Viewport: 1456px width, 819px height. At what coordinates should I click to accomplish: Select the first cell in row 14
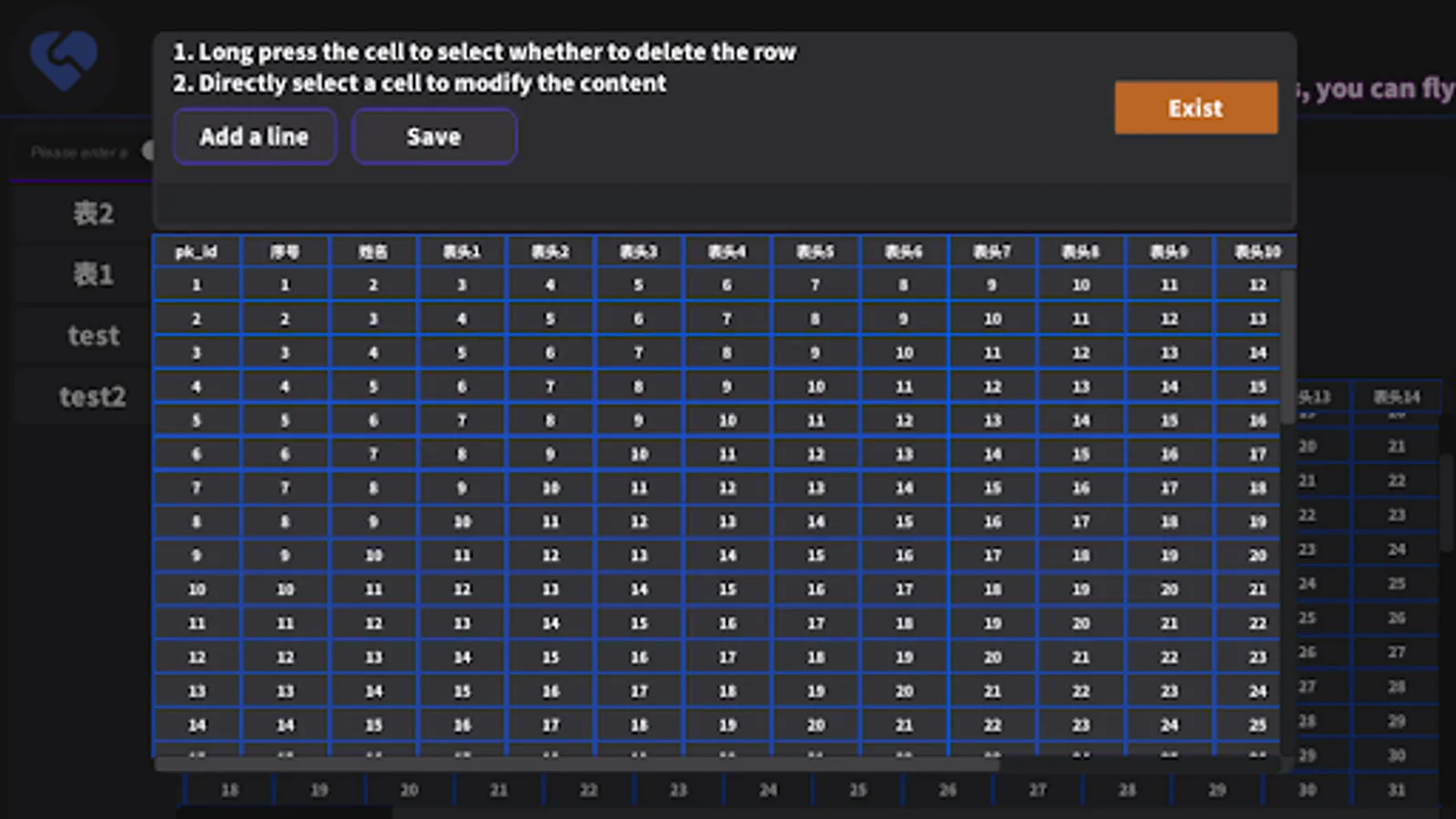196,724
